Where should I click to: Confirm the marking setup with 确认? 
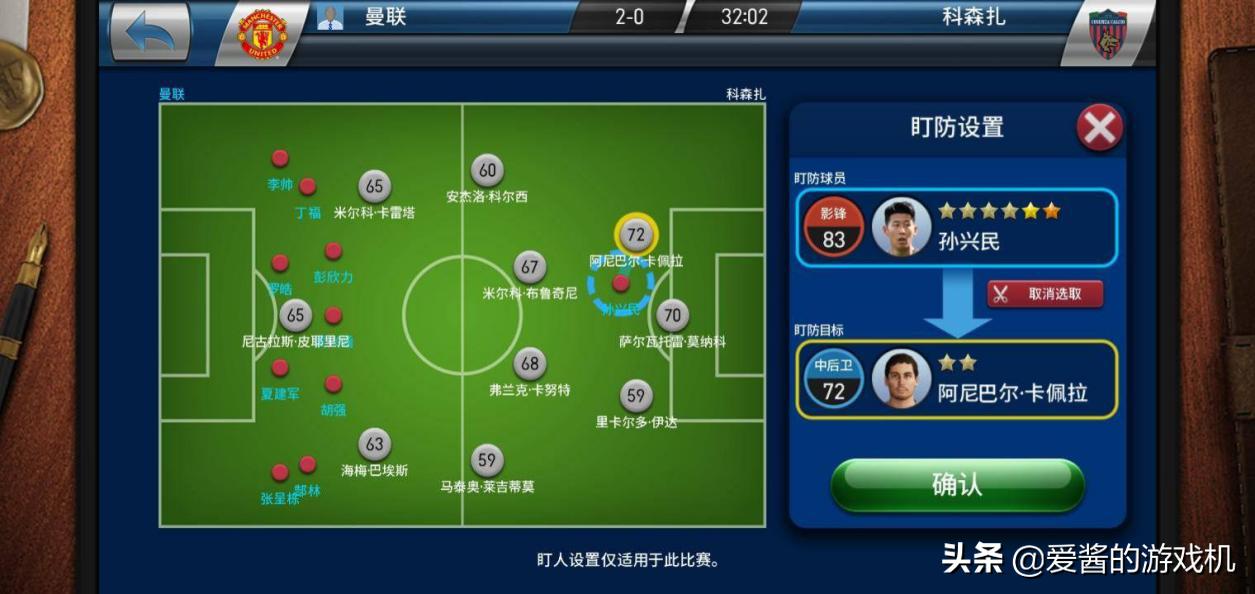(957, 485)
